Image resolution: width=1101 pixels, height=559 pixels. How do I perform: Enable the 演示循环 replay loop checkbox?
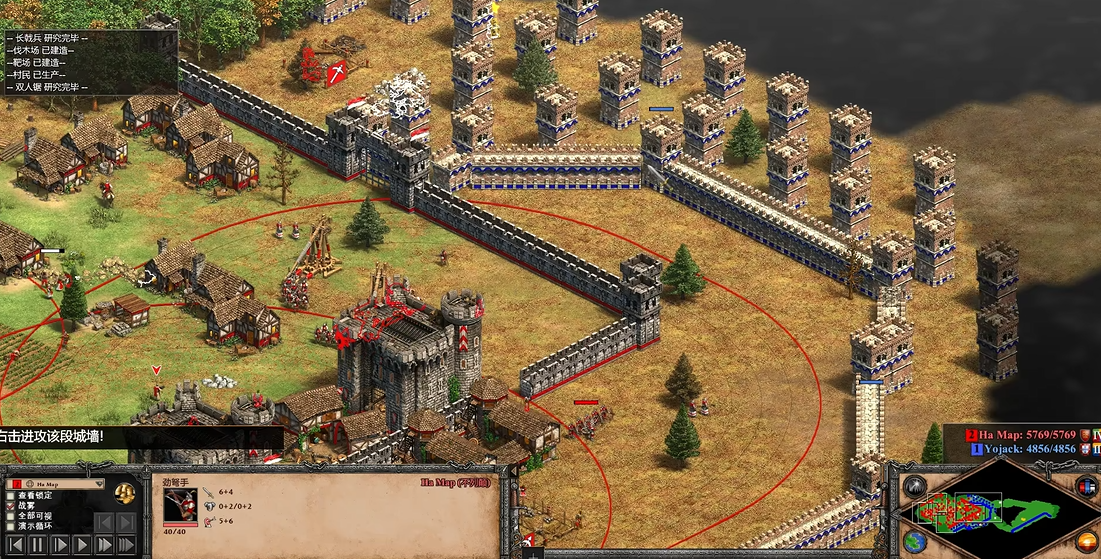tap(12, 525)
